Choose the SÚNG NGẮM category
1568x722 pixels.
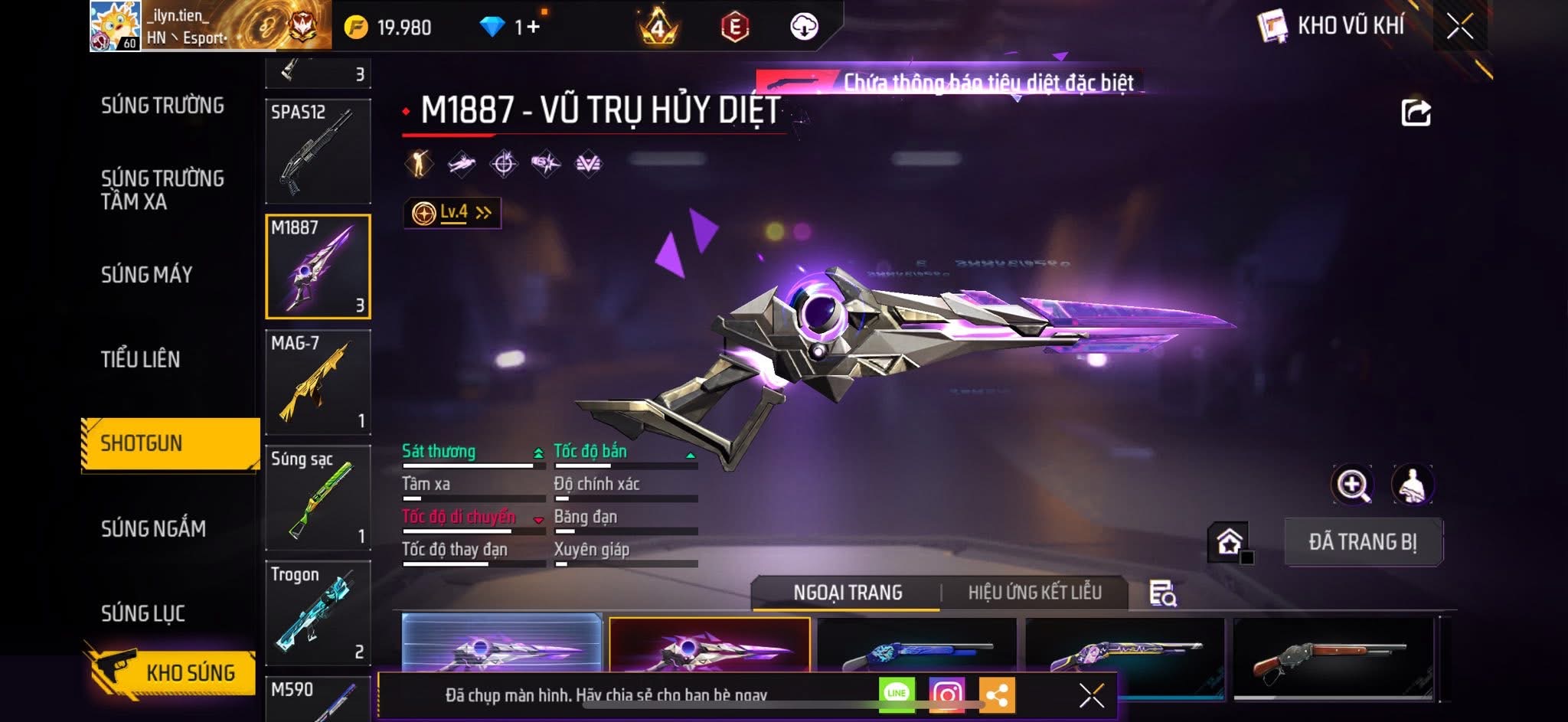tap(153, 528)
